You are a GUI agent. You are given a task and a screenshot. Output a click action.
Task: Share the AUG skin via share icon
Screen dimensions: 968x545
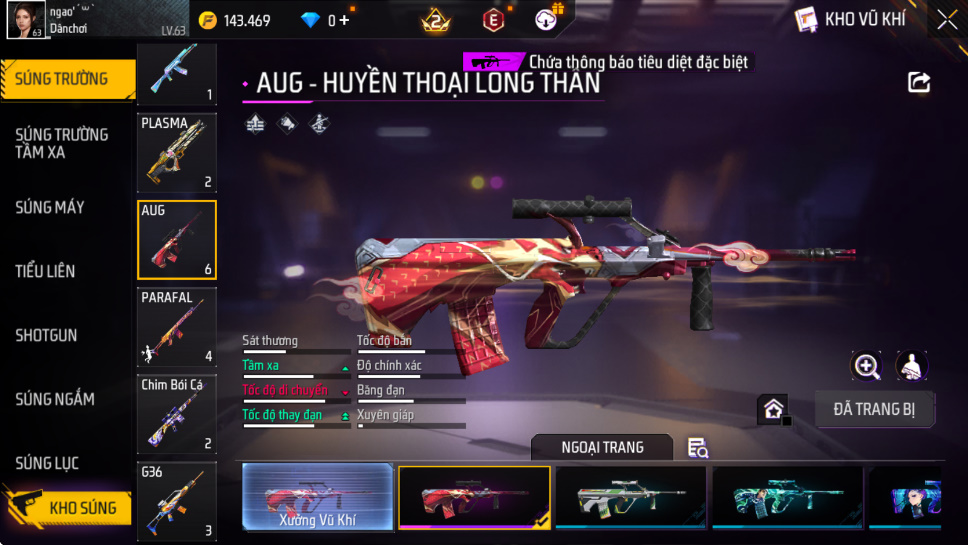[919, 82]
